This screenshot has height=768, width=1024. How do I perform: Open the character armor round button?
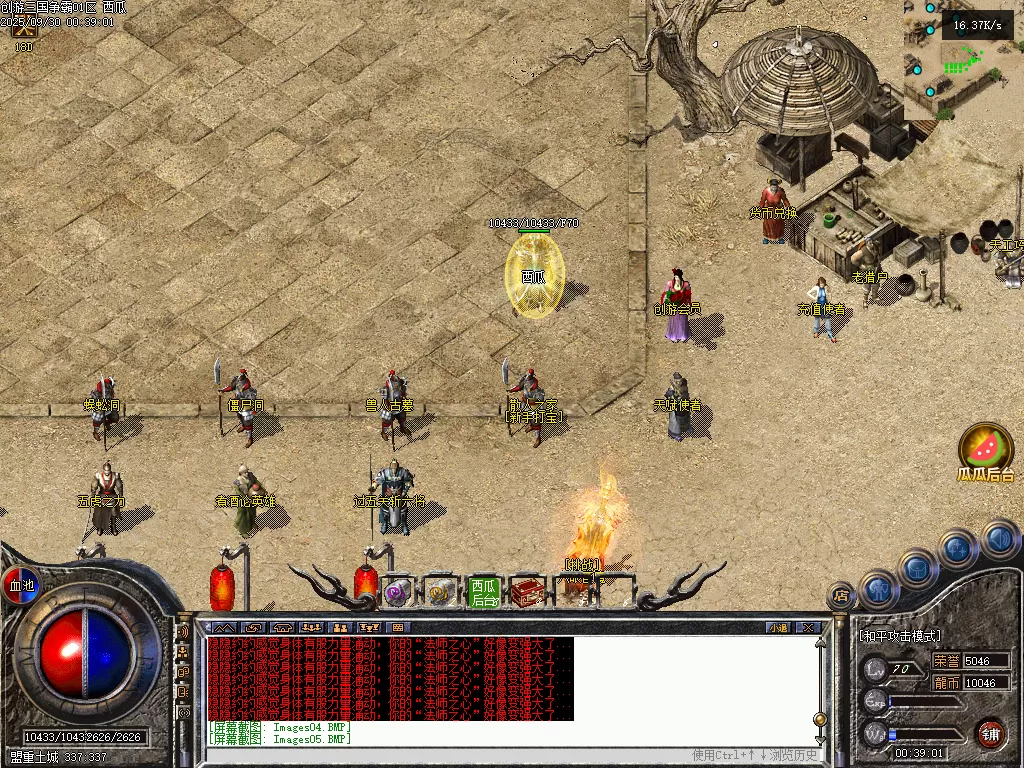(879, 589)
